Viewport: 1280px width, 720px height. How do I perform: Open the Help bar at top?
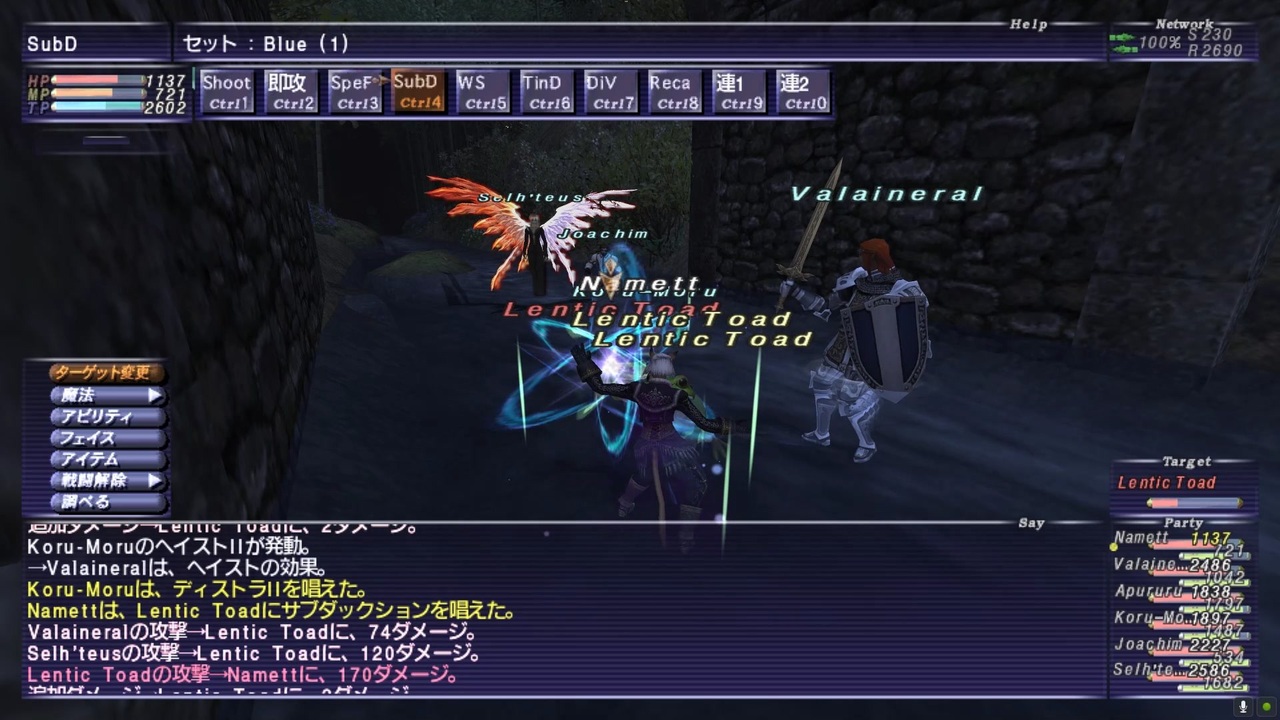[1029, 23]
